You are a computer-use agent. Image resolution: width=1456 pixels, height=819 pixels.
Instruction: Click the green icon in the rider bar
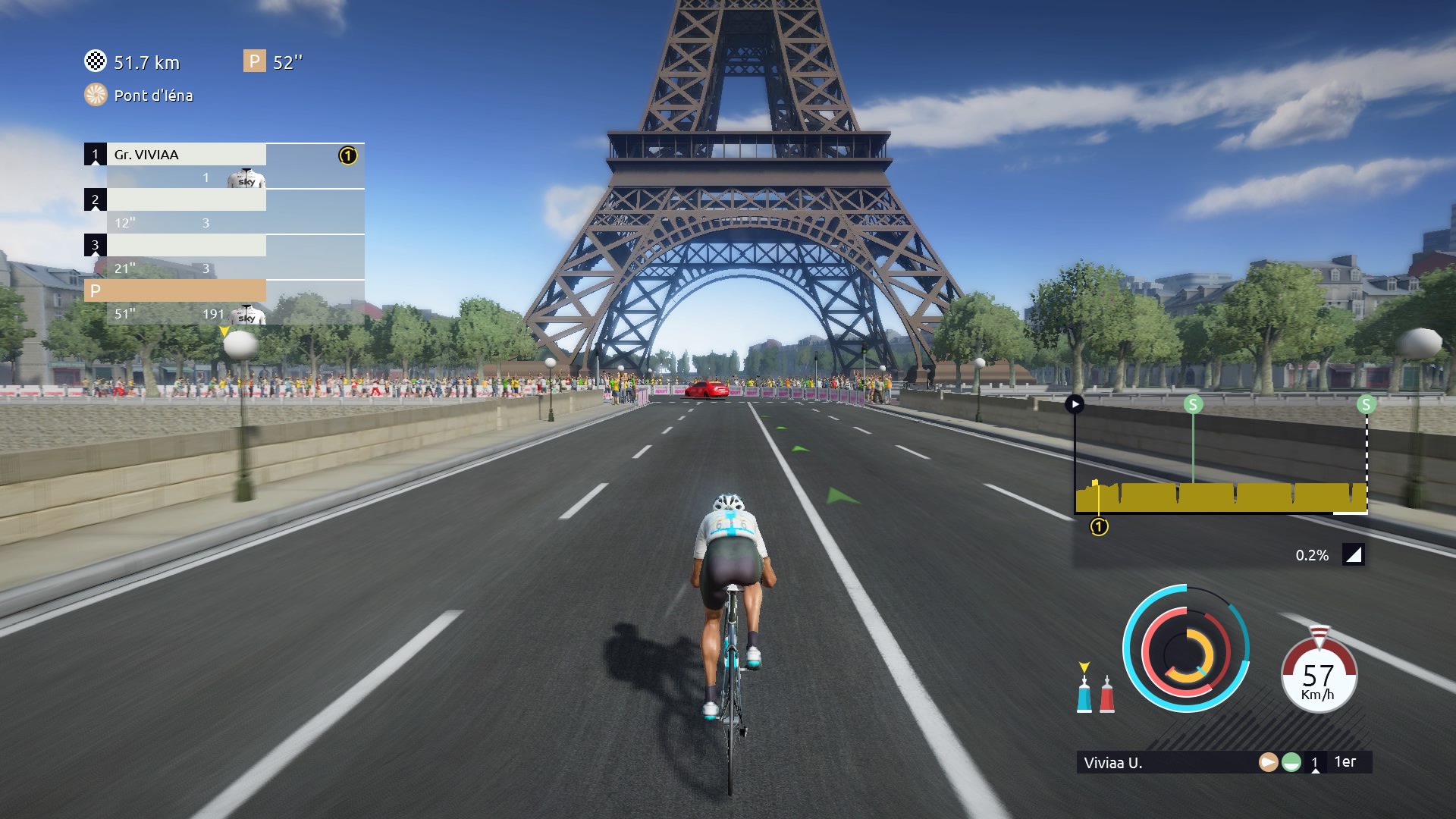pos(1291,762)
